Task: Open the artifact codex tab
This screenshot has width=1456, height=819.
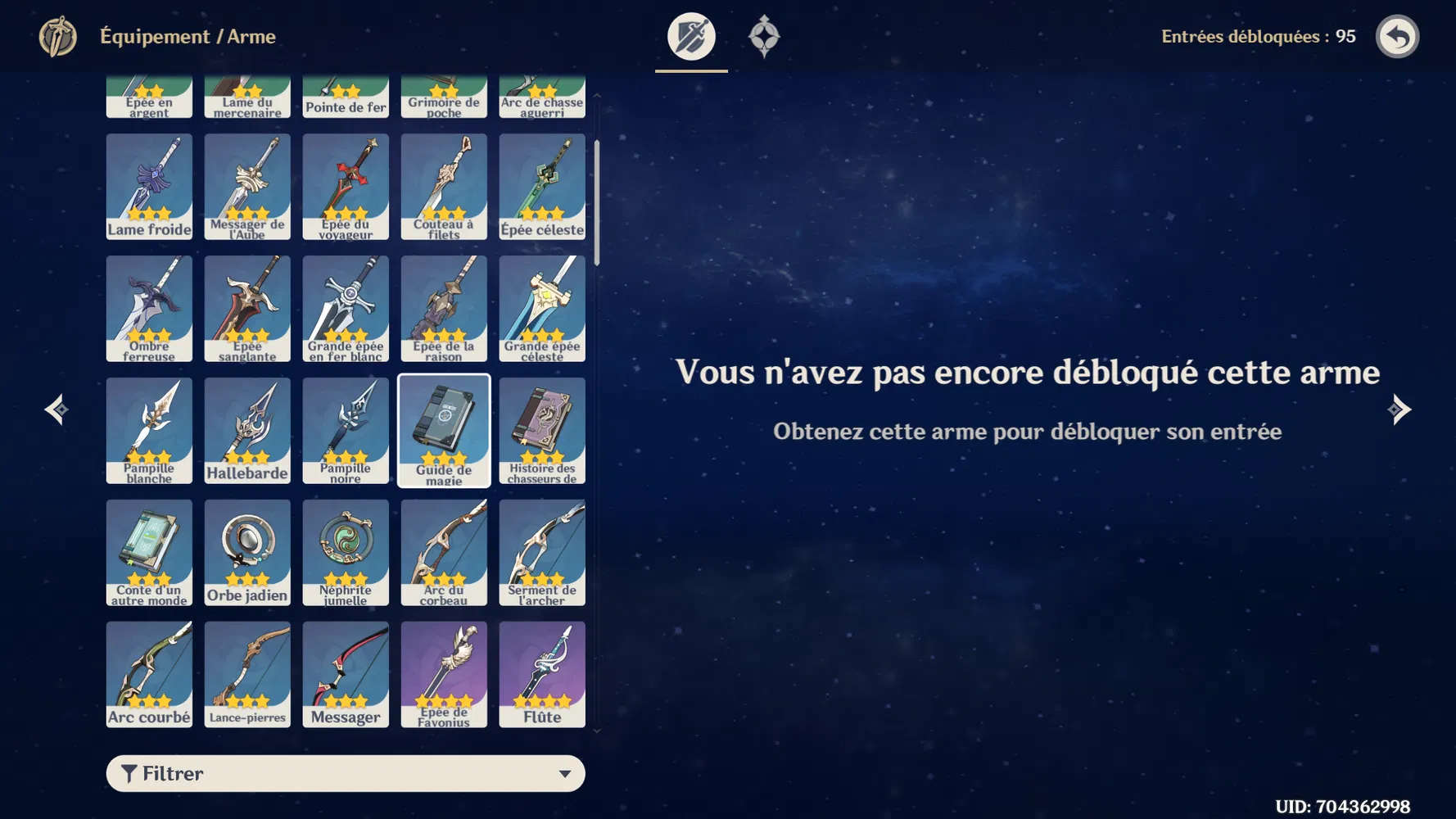Action: point(764,36)
